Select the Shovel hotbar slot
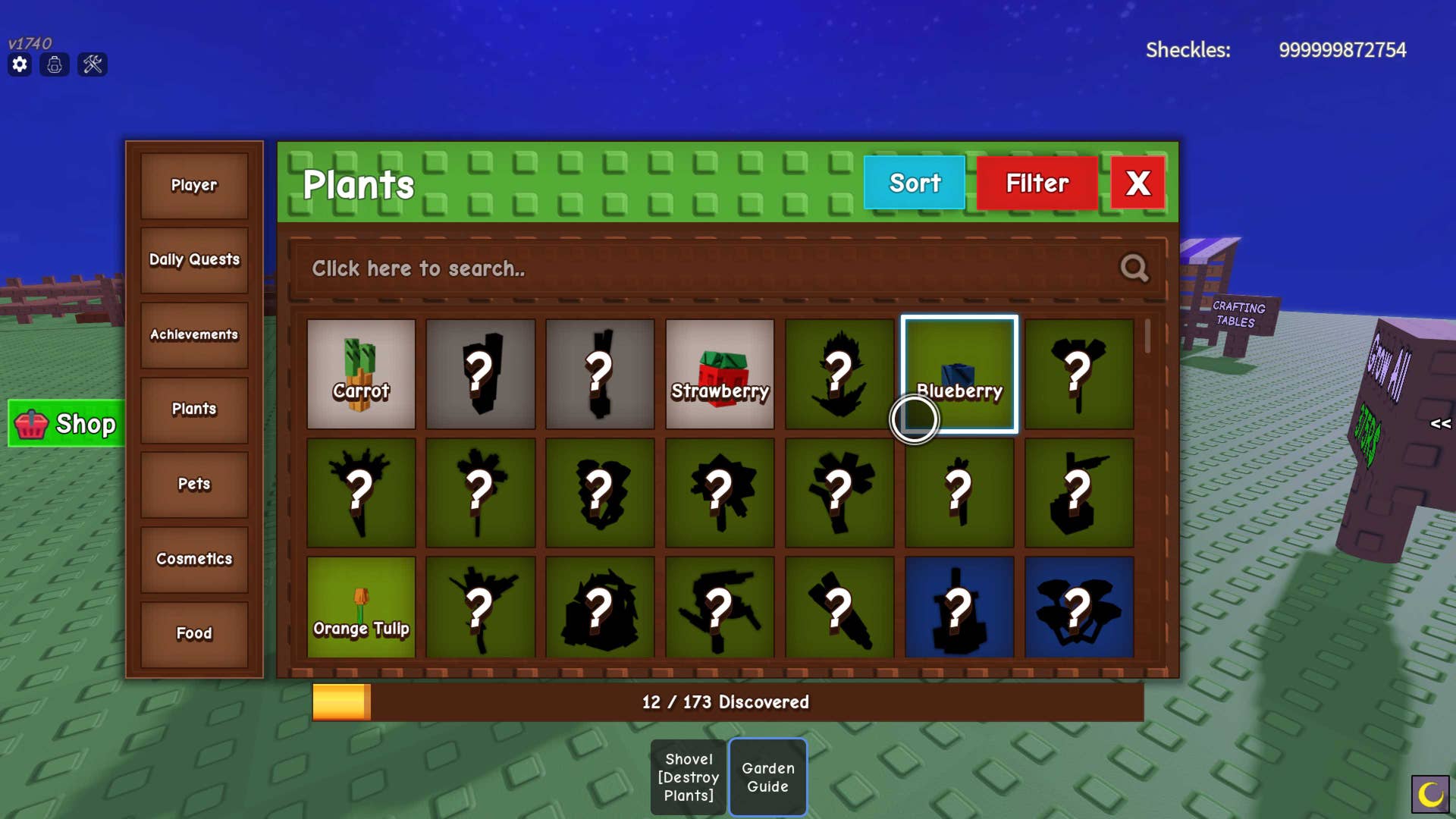1456x819 pixels. [689, 777]
